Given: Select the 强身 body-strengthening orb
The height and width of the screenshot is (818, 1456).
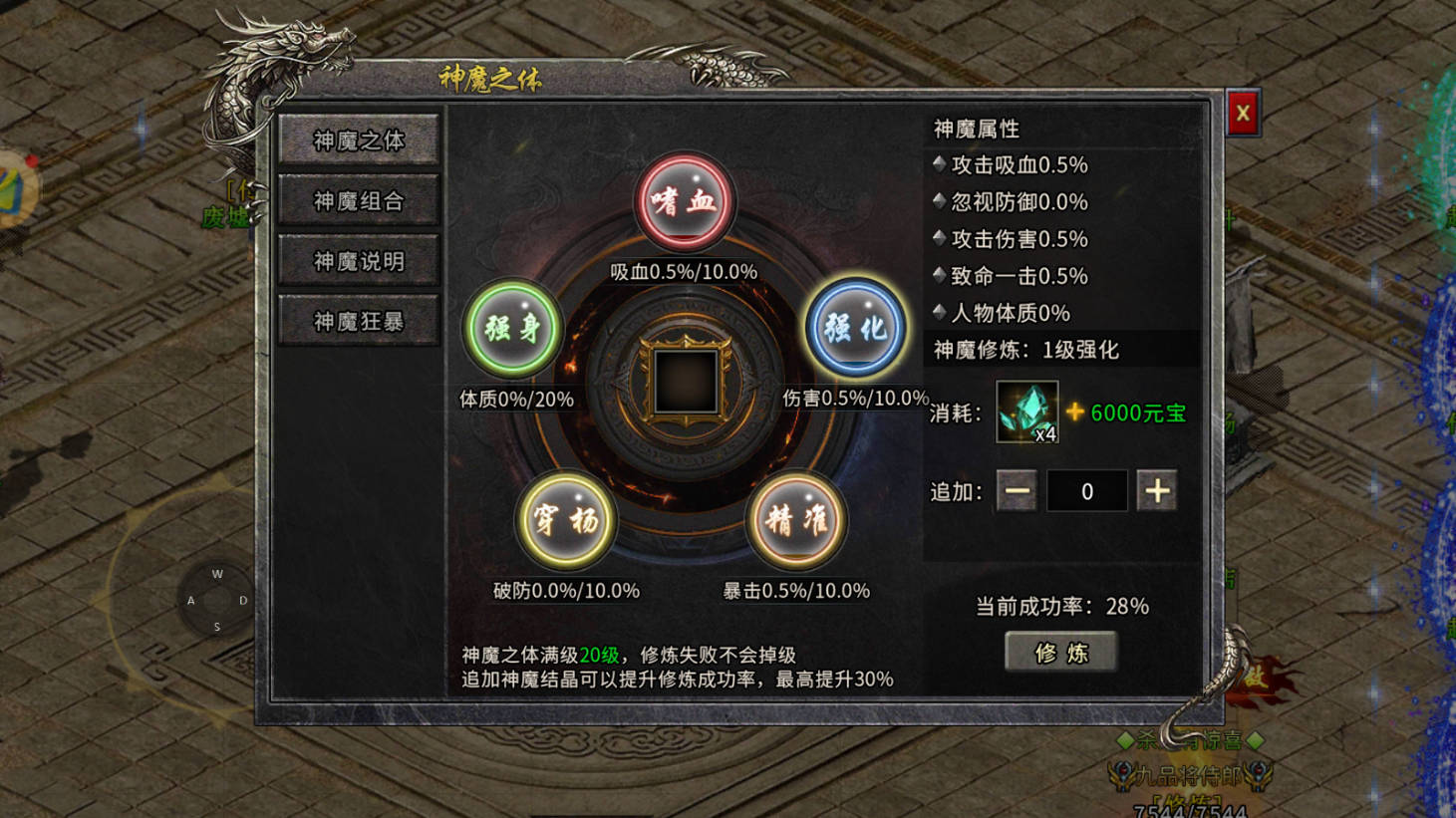Looking at the screenshot, I should pos(514,328).
